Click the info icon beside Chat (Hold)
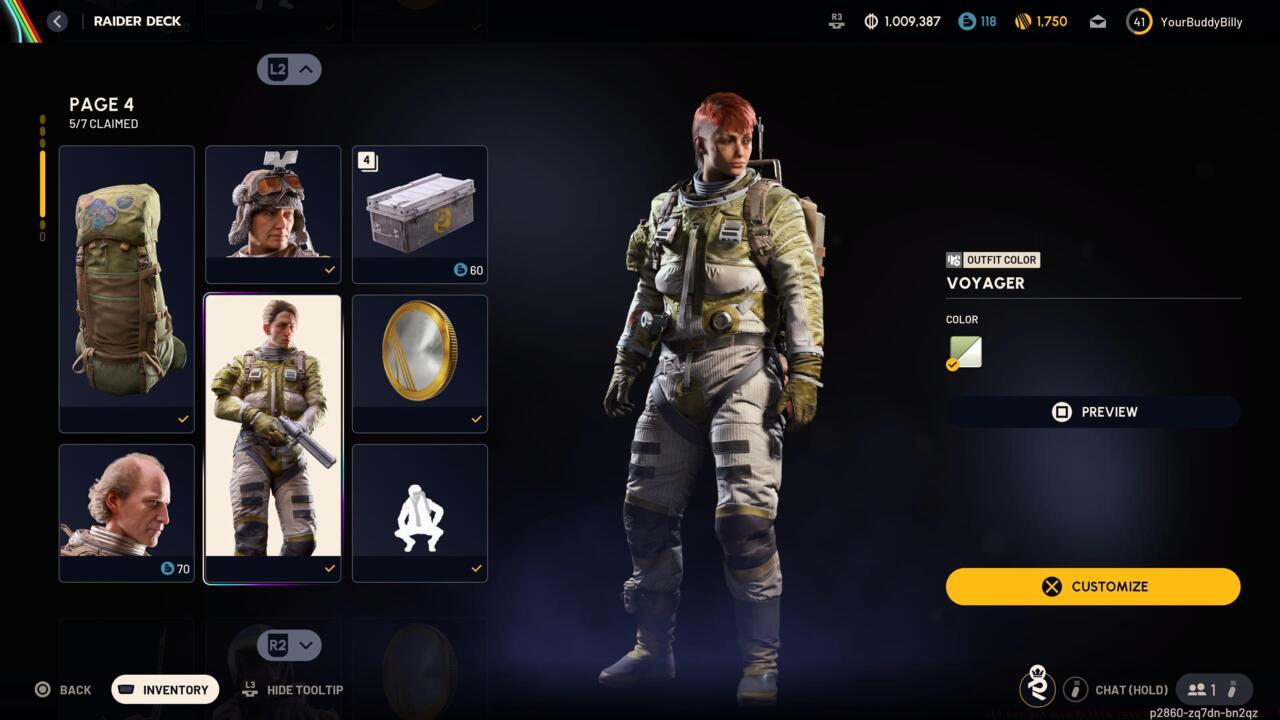The image size is (1280, 720). (x=1075, y=689)
